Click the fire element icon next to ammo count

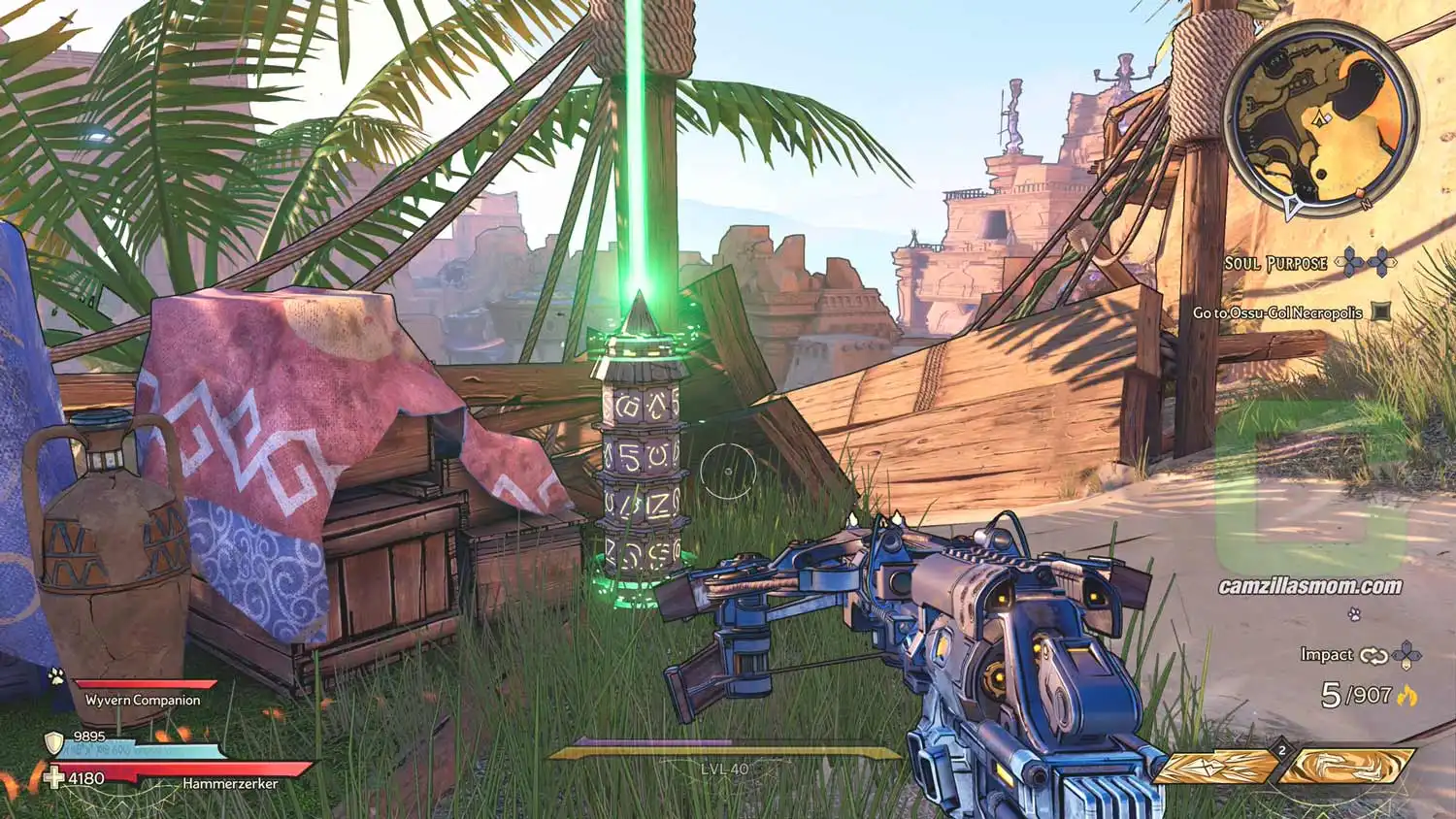(x=1408, y=696)
